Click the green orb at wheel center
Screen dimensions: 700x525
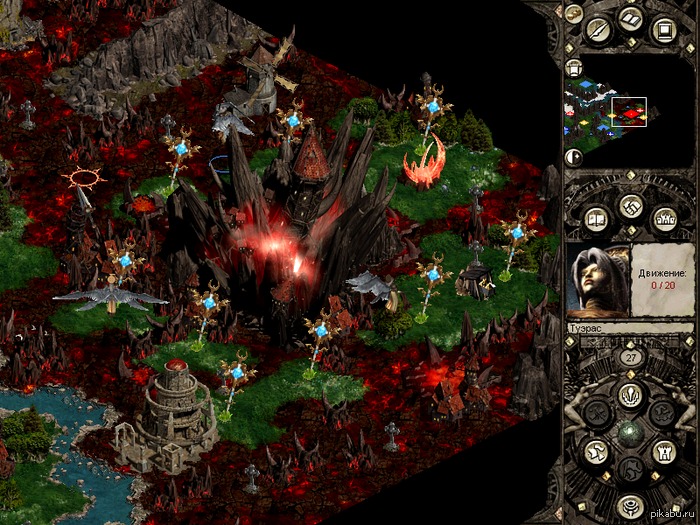pyautogui.click(x=630, y=433)
